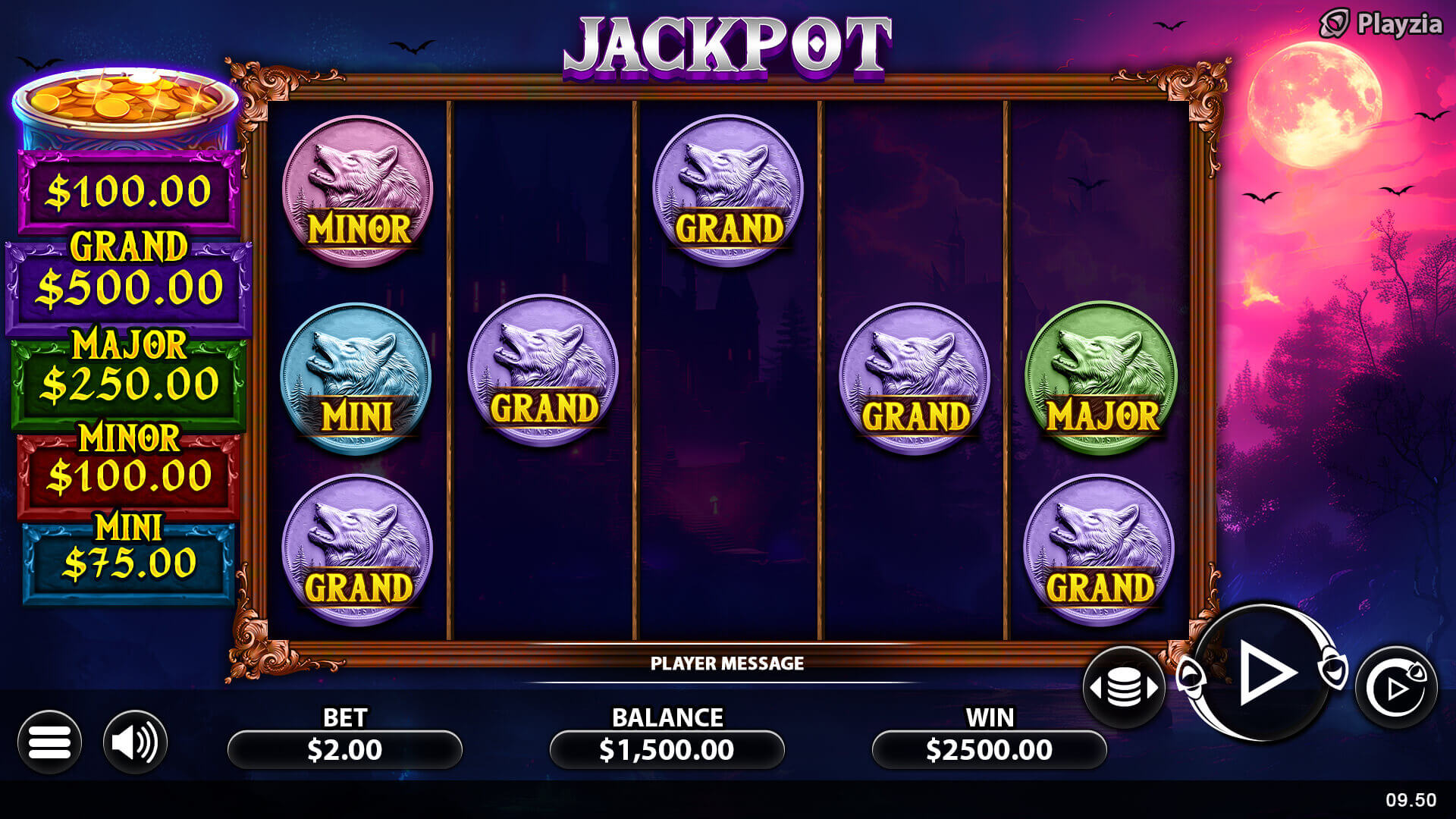Spin the reels with the play button
Image resolution: width=1456 pixels, height=819 pixels.
(1263, 672)
